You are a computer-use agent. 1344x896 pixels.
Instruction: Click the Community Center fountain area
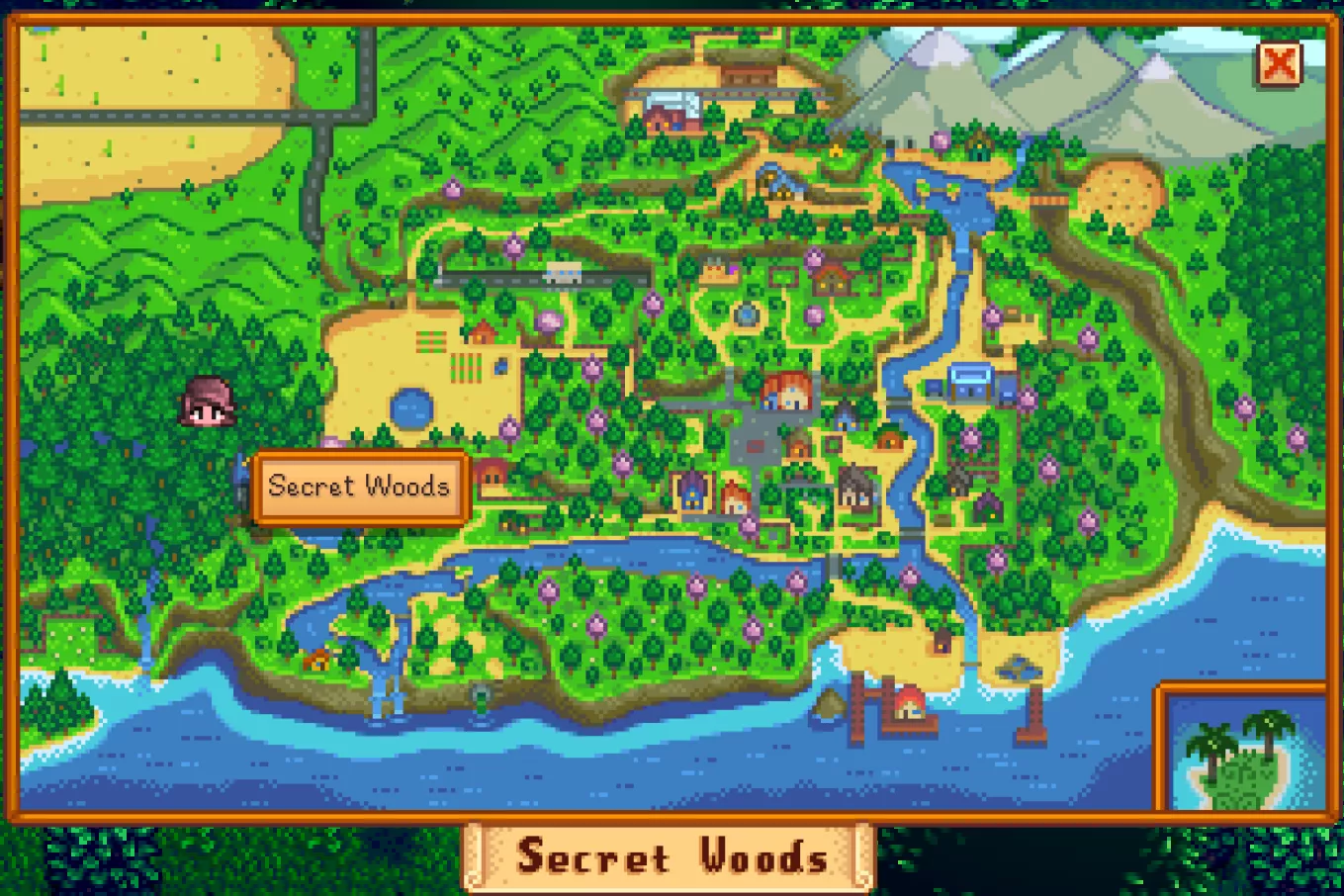(x=744, y=313)
